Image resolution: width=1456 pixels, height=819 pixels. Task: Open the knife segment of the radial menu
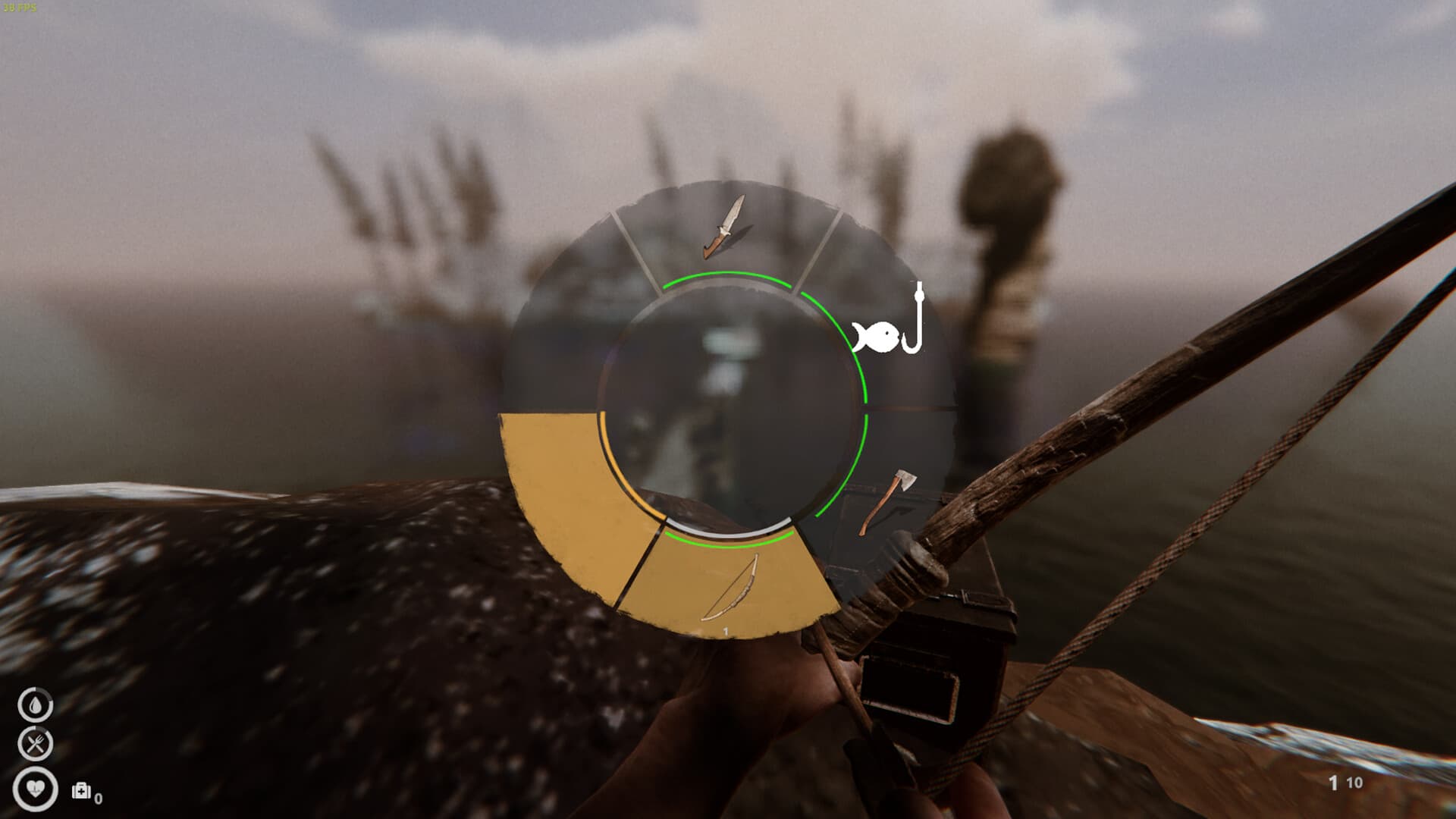[x=724, y=227]
